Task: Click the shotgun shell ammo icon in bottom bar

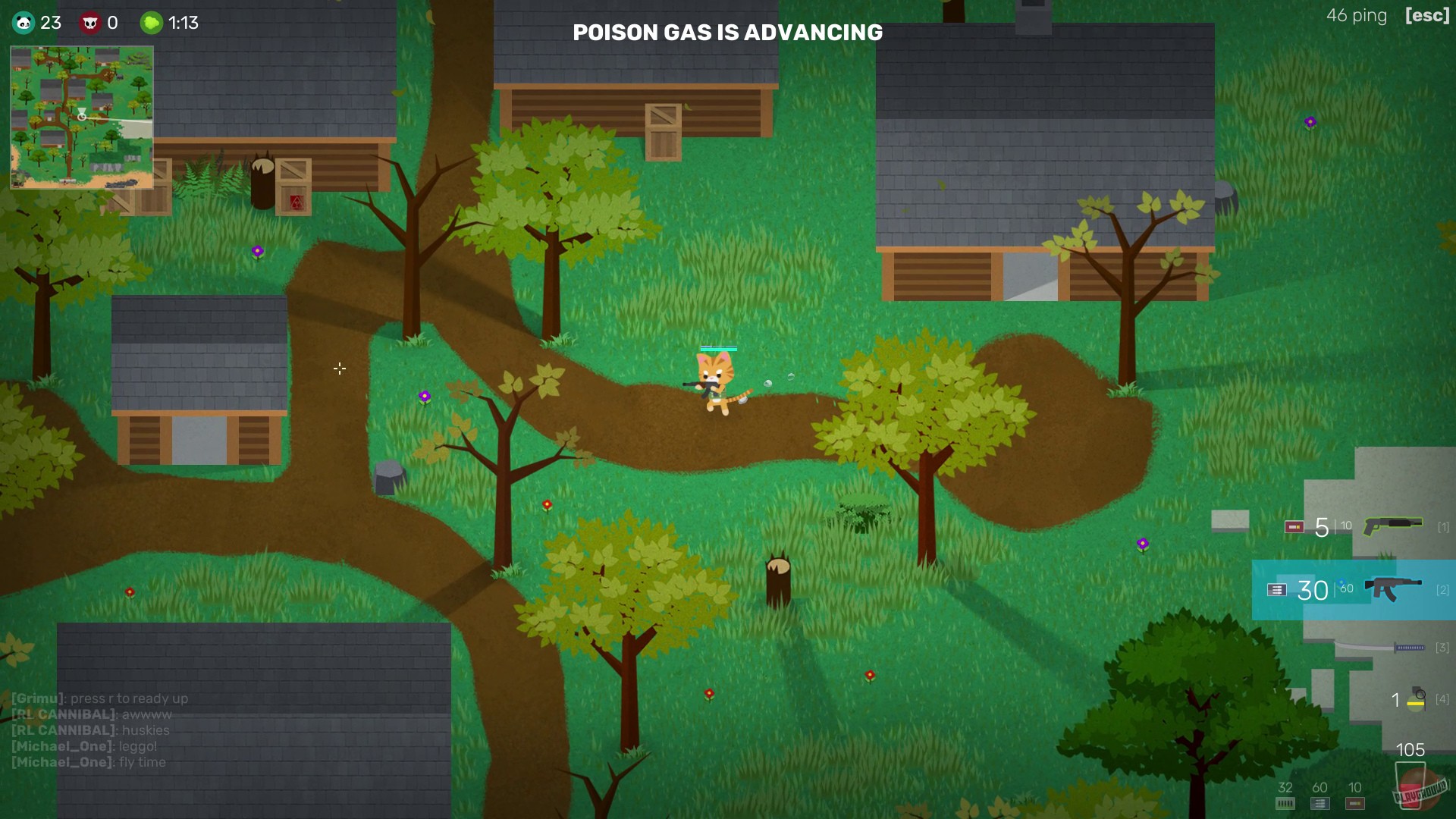Action: [x=1285, y=804]
